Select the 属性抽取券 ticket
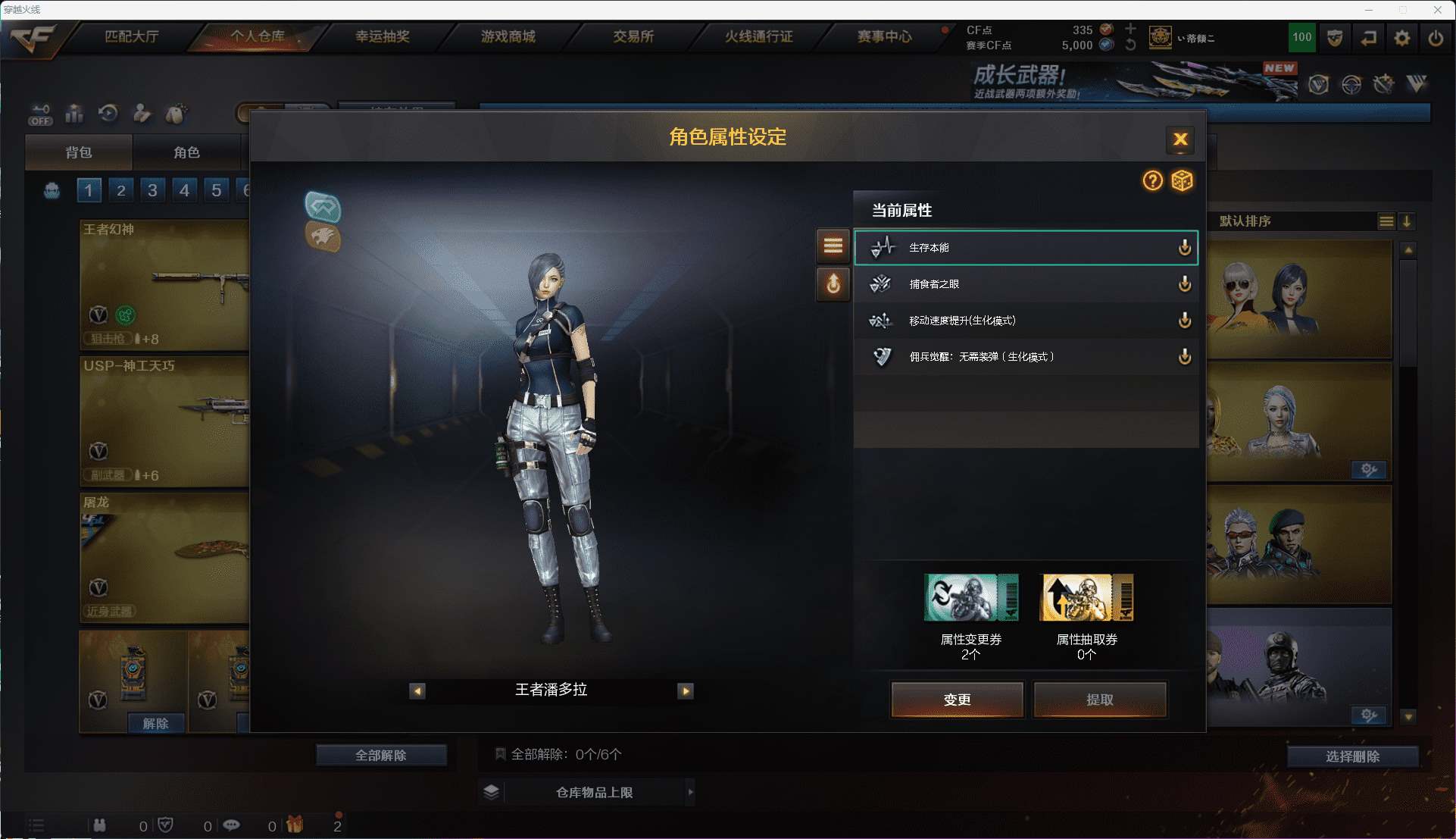1456x839 pixels. pos(1087,598)
